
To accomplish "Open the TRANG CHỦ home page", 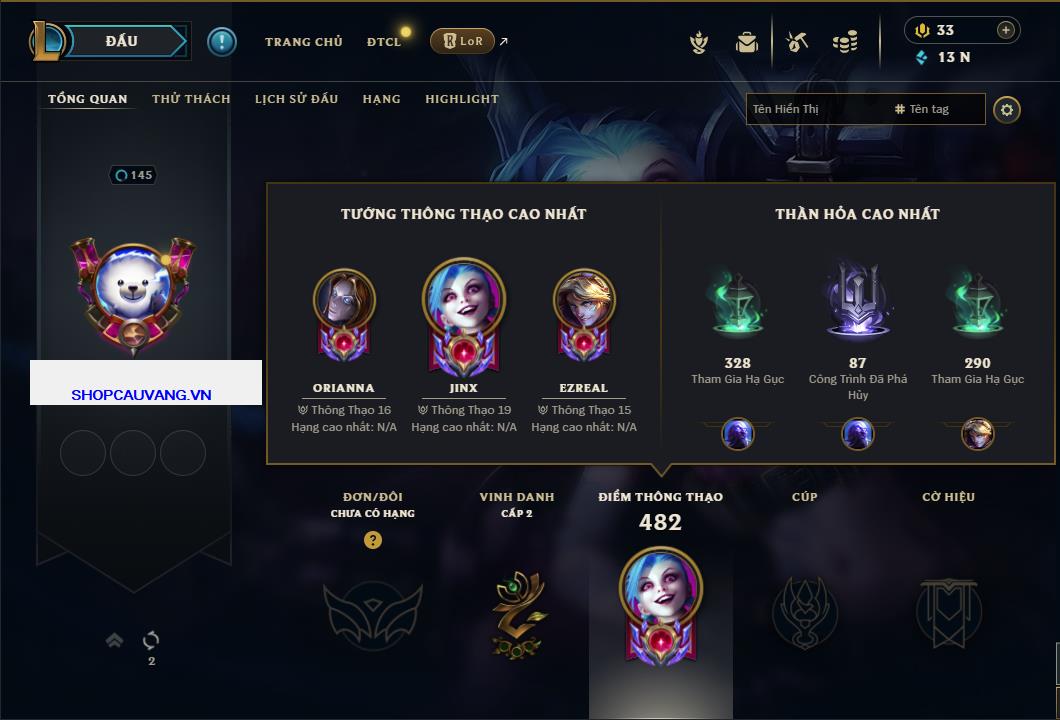I will pos(303,42).
